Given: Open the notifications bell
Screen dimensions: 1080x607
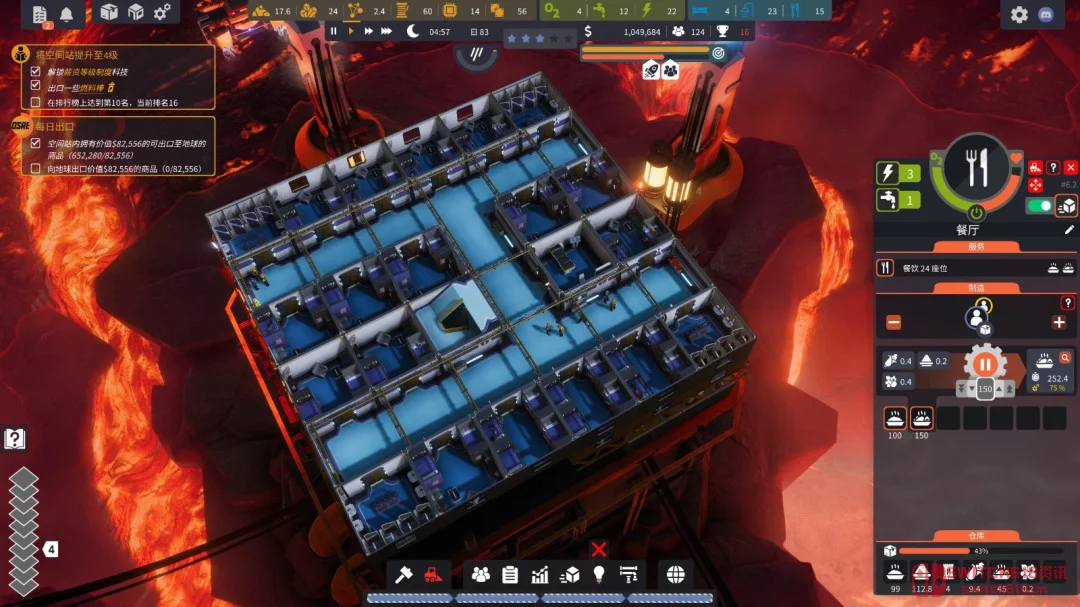Looking at the screenshot, I should 67,14.
